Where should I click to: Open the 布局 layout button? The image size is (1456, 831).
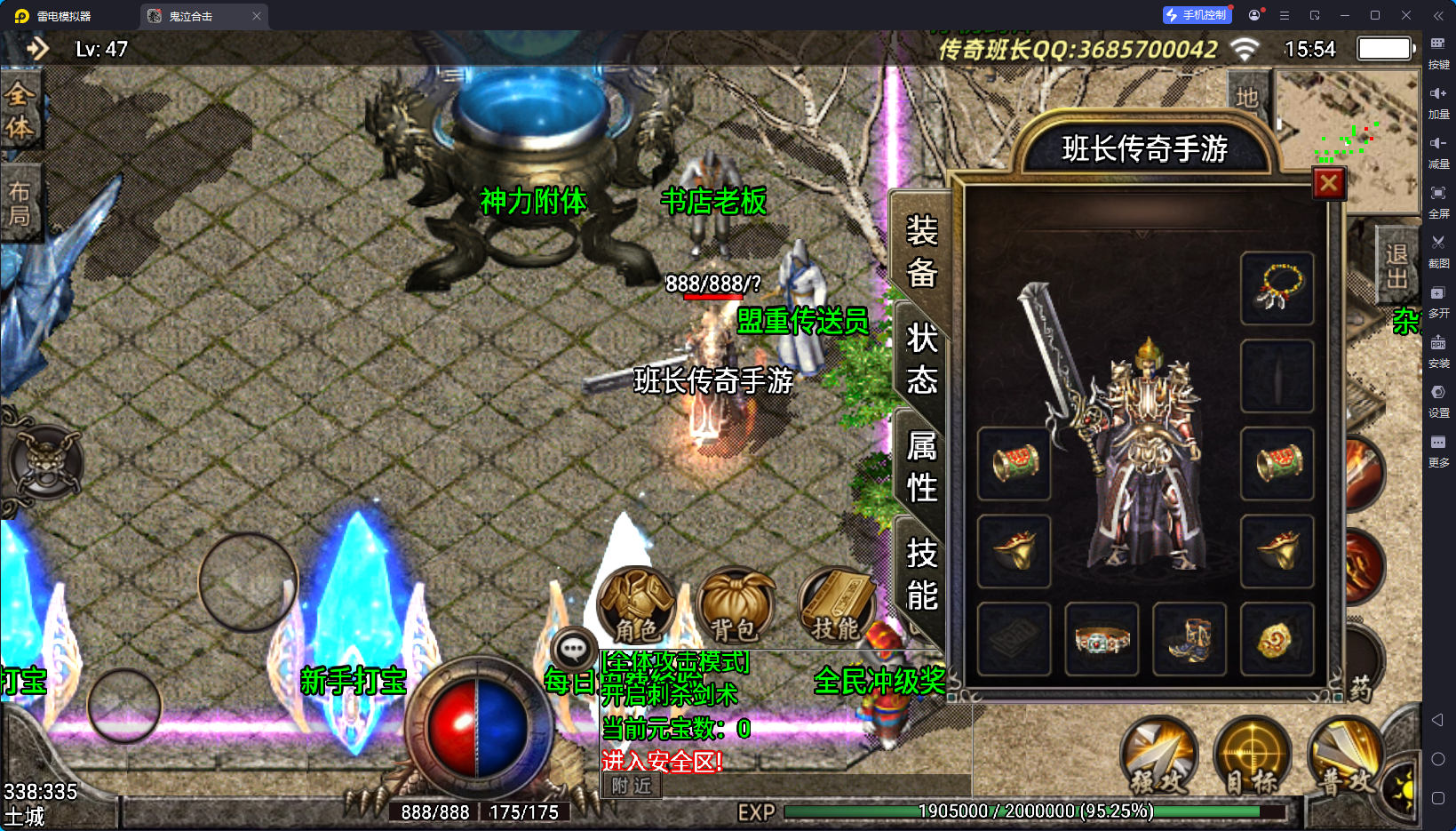pyautogui.click(x=20, y=204)
